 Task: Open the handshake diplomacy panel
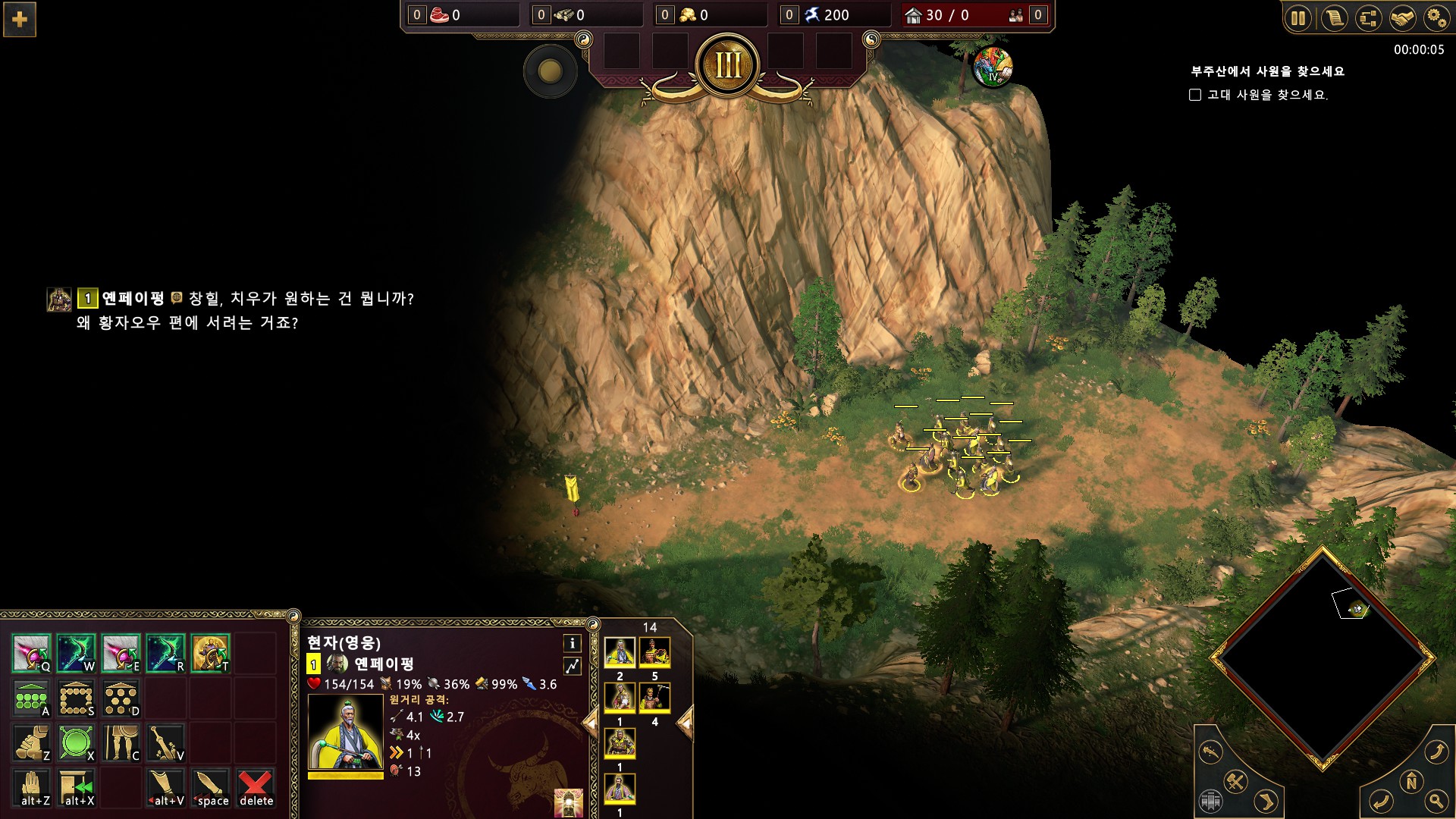tap(1402, 18)
